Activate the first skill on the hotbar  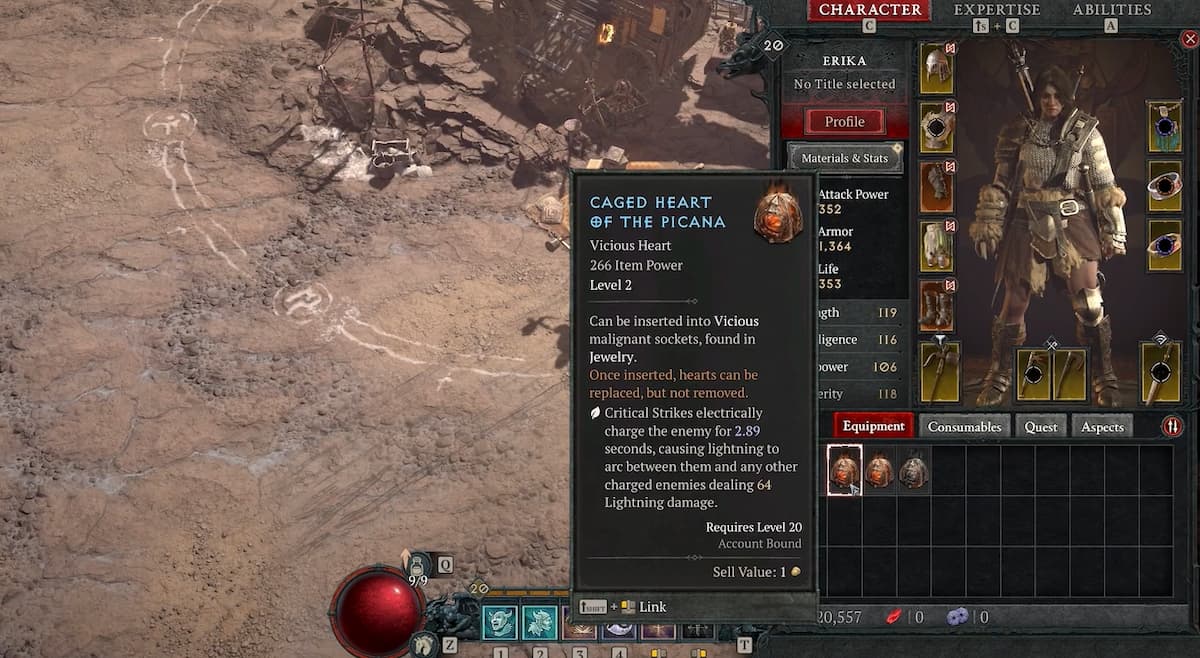click(500, 622)
